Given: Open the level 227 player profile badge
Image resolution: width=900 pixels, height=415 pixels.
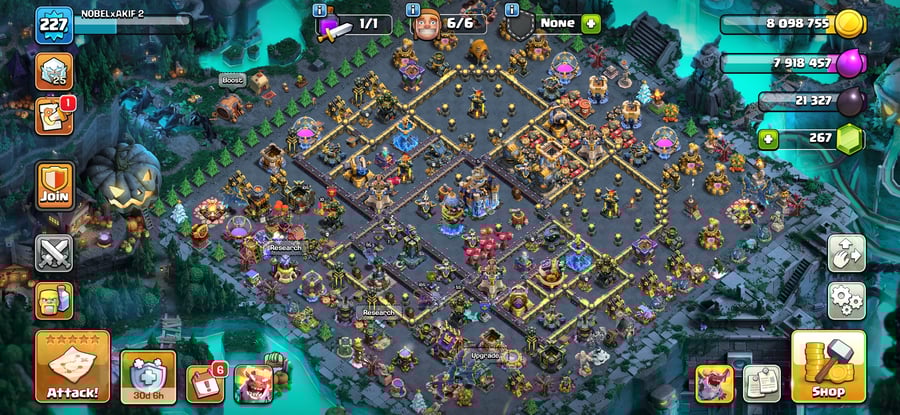Looking at the screenshot, I should click(52, 25).
